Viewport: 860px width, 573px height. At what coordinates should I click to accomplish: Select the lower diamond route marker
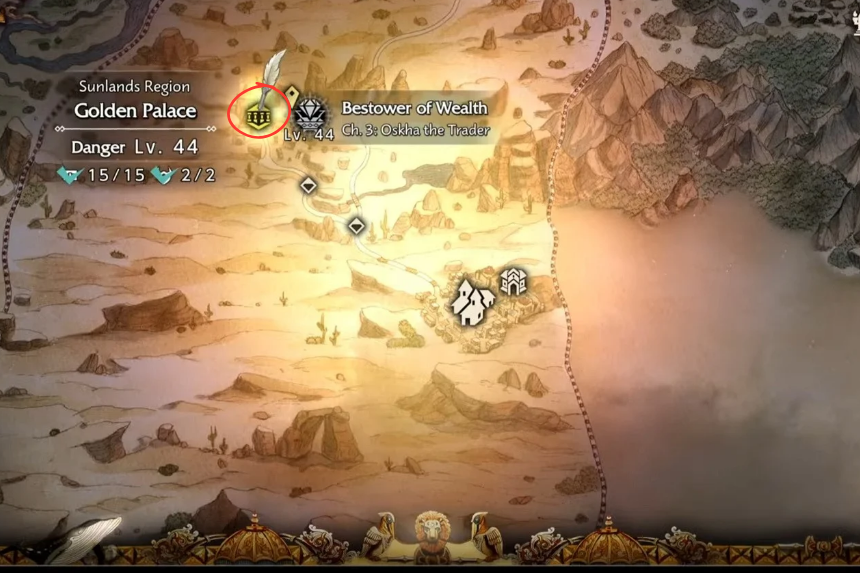click(x=356, y=226)
